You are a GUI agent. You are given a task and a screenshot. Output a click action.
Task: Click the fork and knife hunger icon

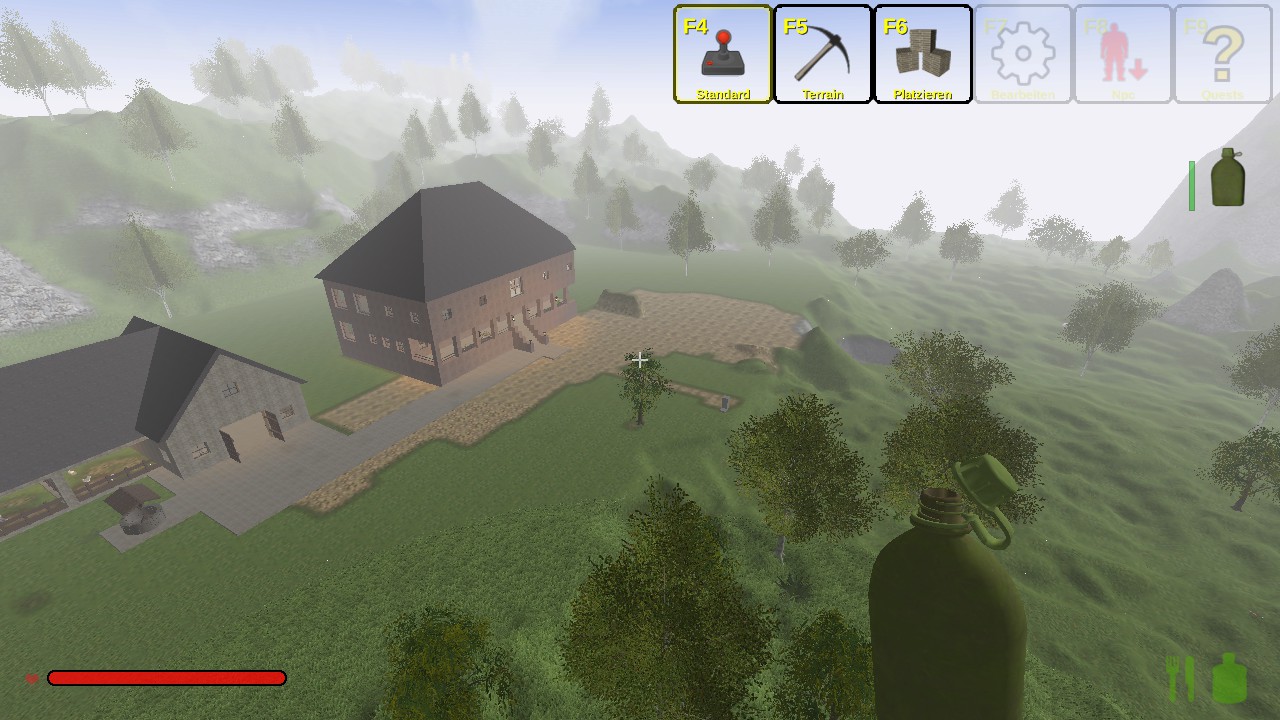coord(1181,678)
